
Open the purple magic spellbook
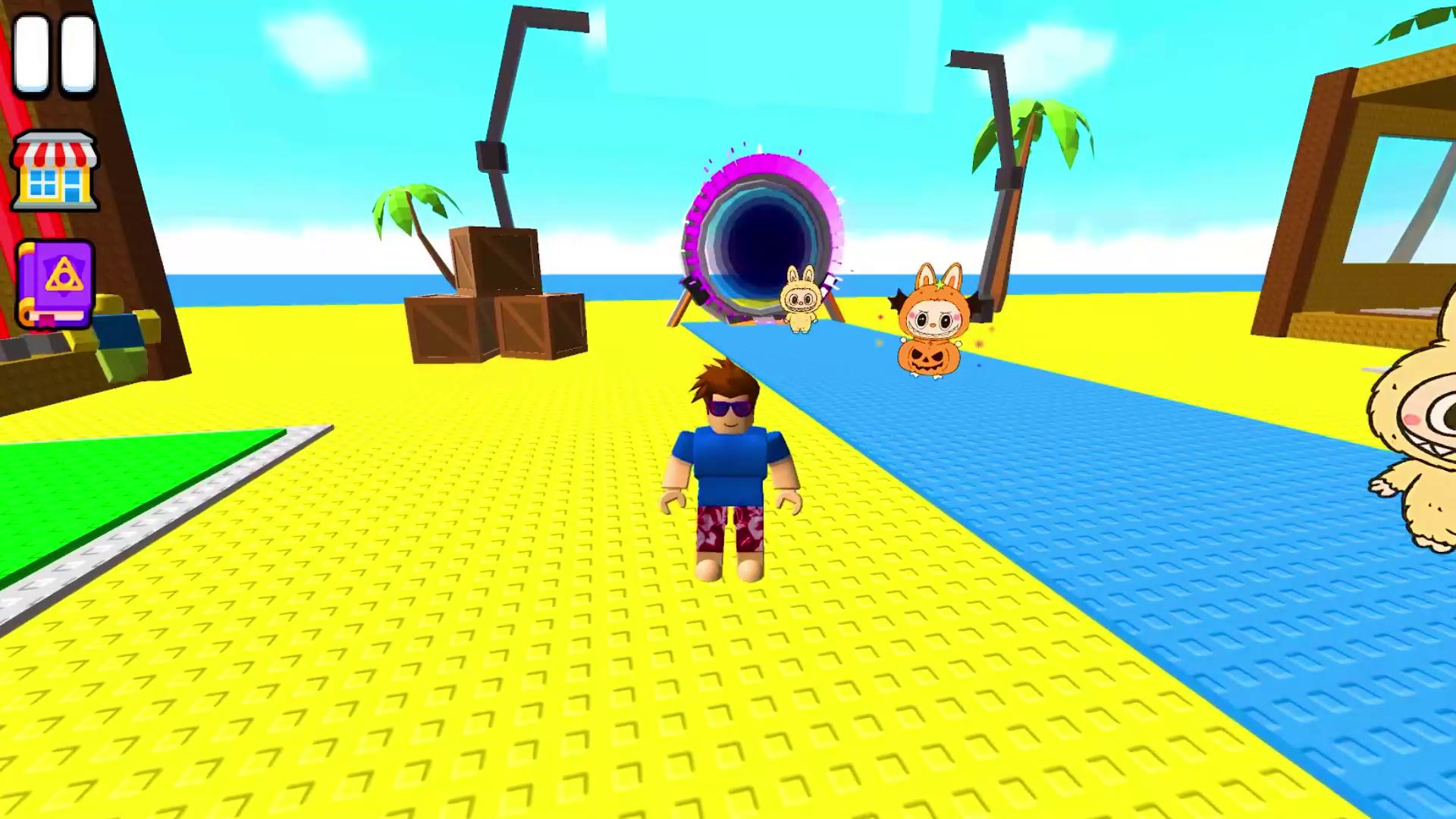point(55,284)
